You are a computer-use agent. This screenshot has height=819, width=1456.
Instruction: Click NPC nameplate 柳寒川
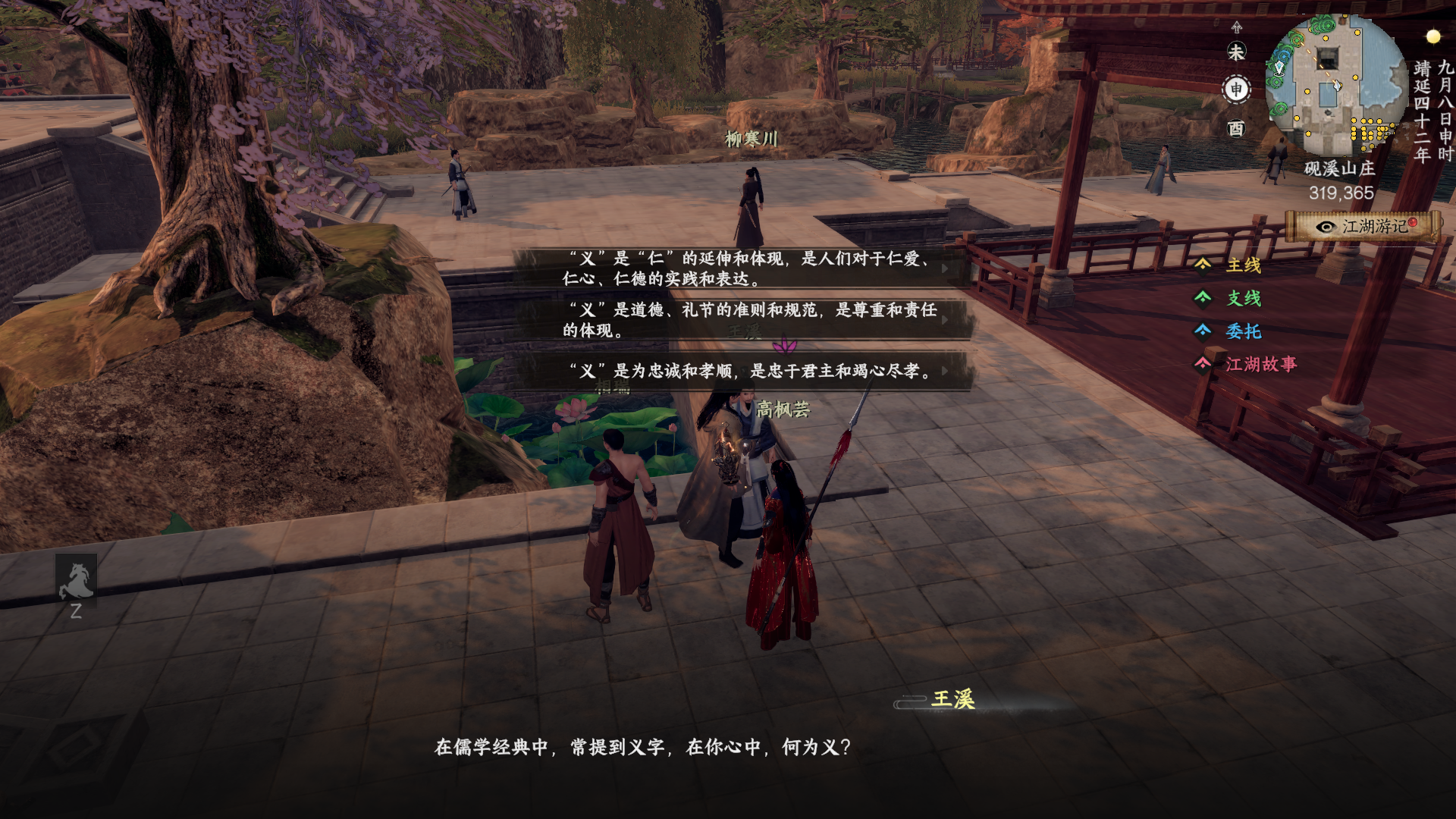click(753, 138)
